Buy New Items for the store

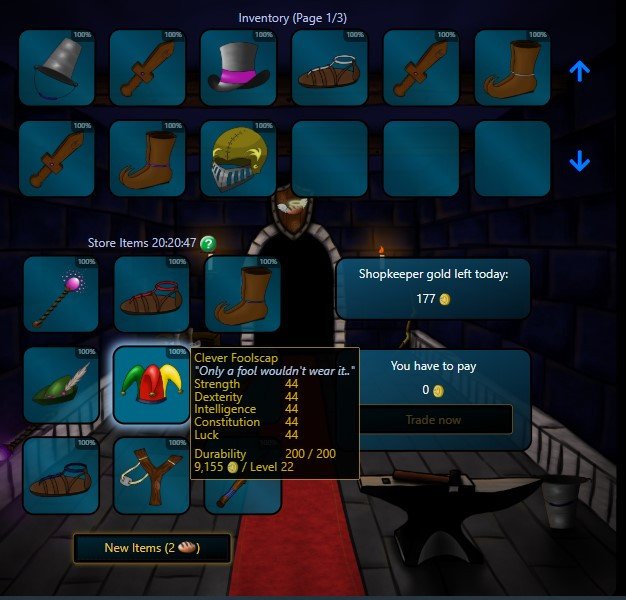pos(152,548)
